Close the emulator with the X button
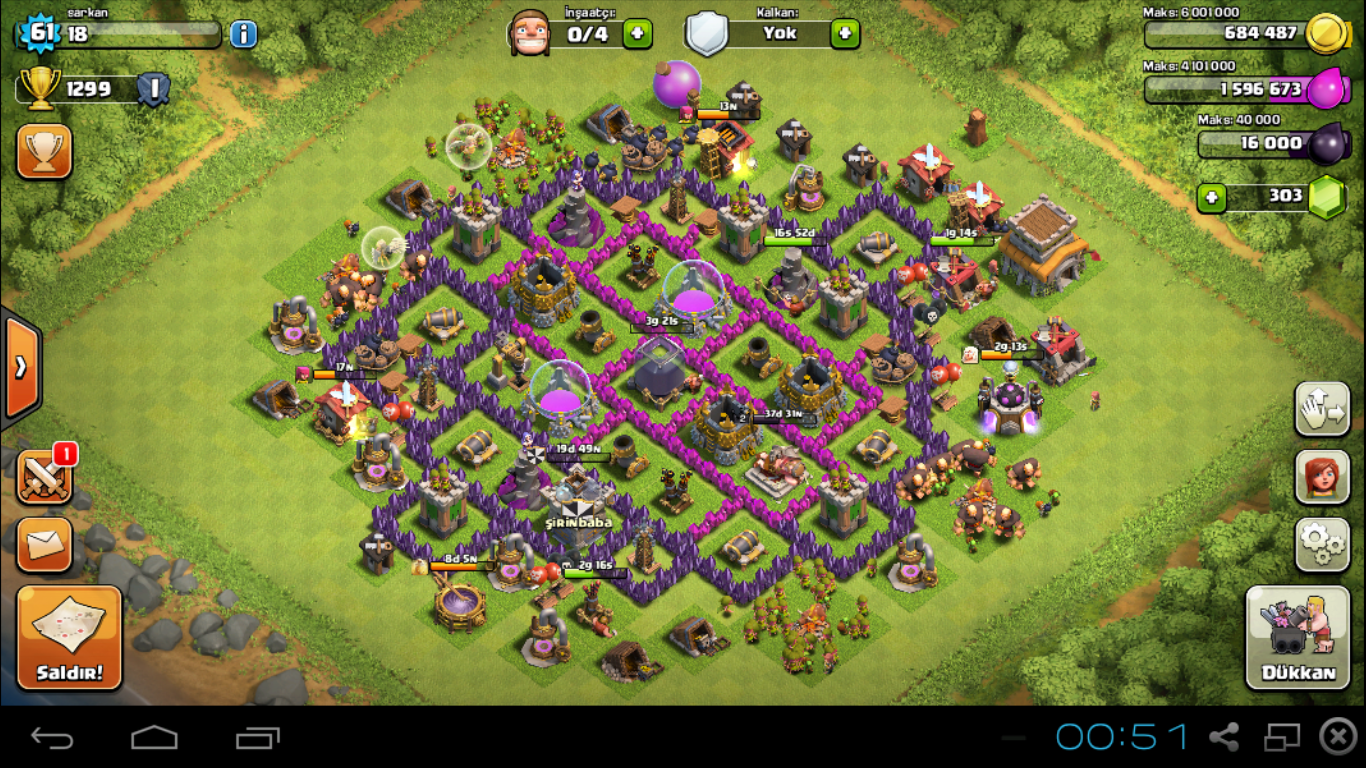1366x768 pixels. 1338,737
